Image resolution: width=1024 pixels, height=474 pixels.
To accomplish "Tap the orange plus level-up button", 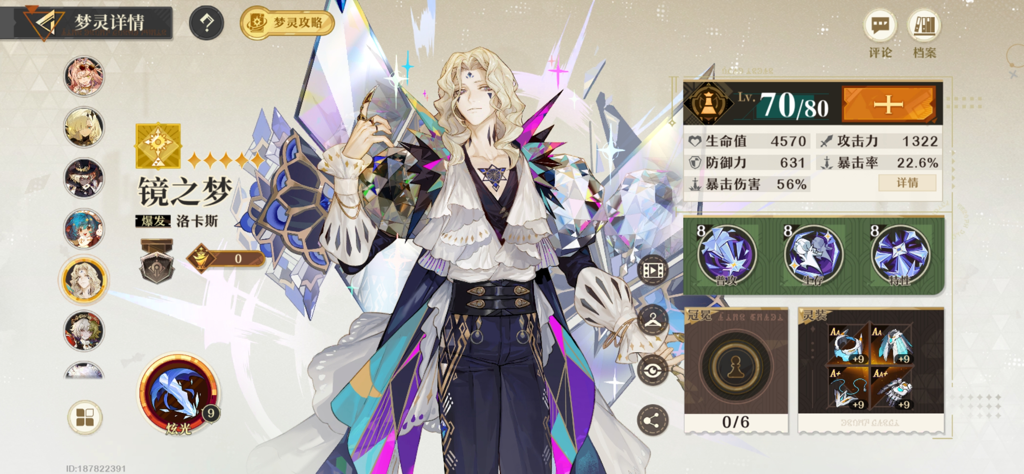I will pos(888,104).
